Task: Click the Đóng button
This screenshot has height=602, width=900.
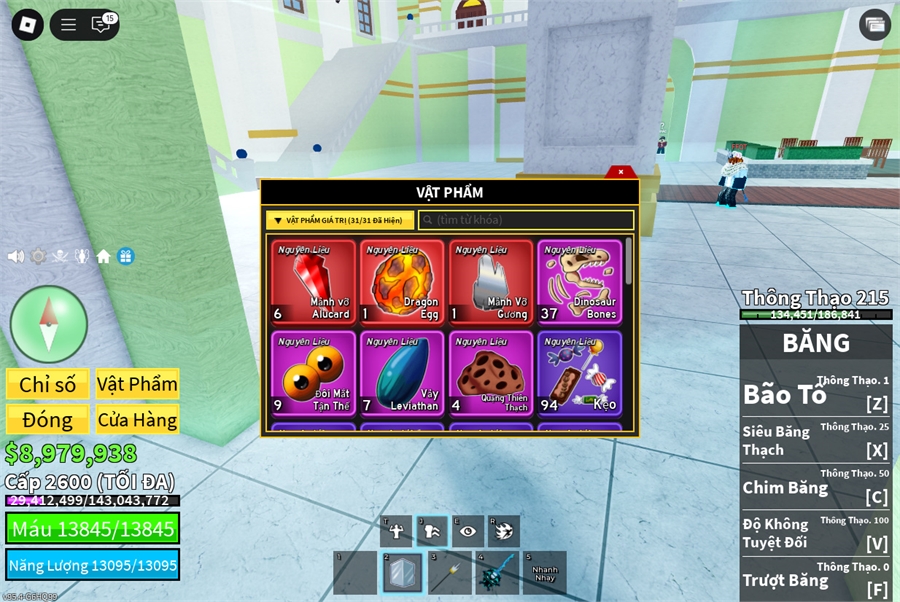Action: pos(48,420)
